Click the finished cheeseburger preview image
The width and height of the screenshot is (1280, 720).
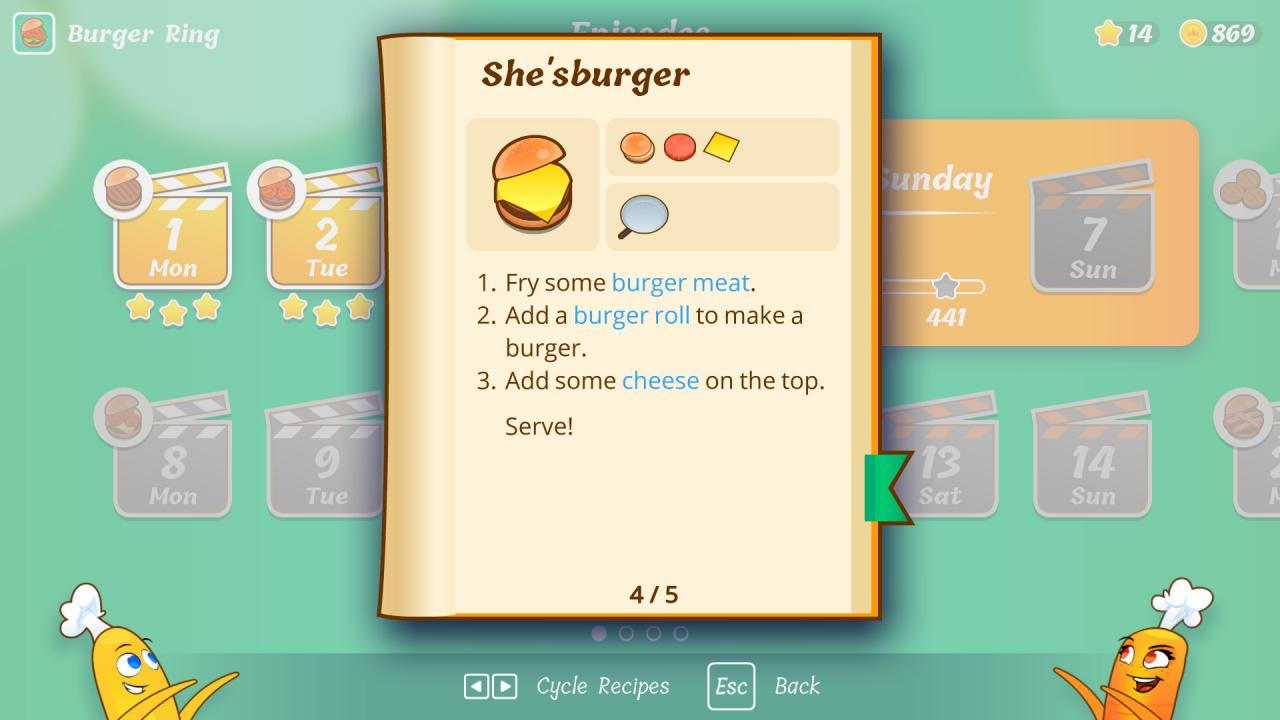532,184
